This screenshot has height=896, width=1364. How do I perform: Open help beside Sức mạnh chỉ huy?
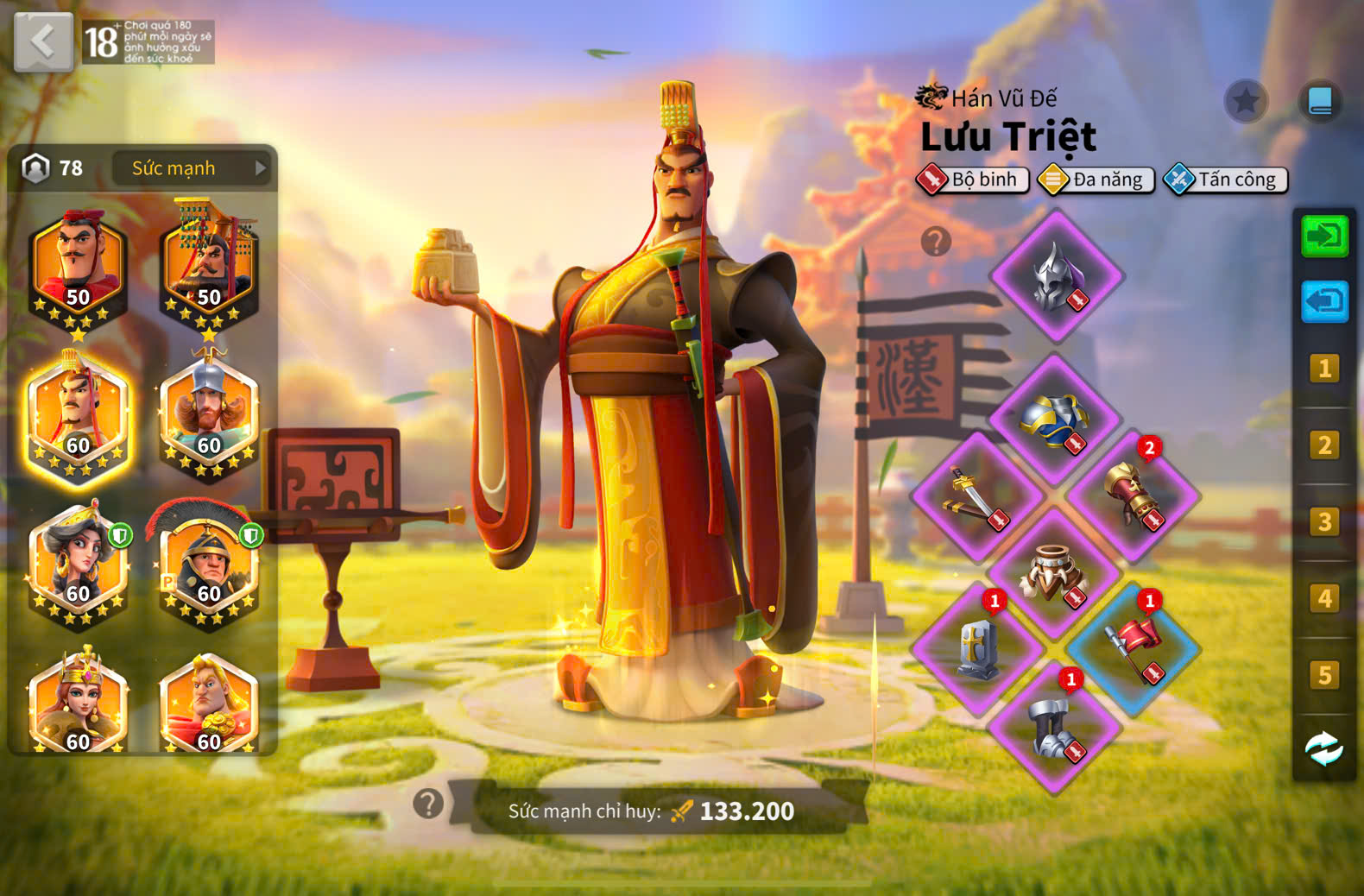pyautogui.click(x=428, y=805)
